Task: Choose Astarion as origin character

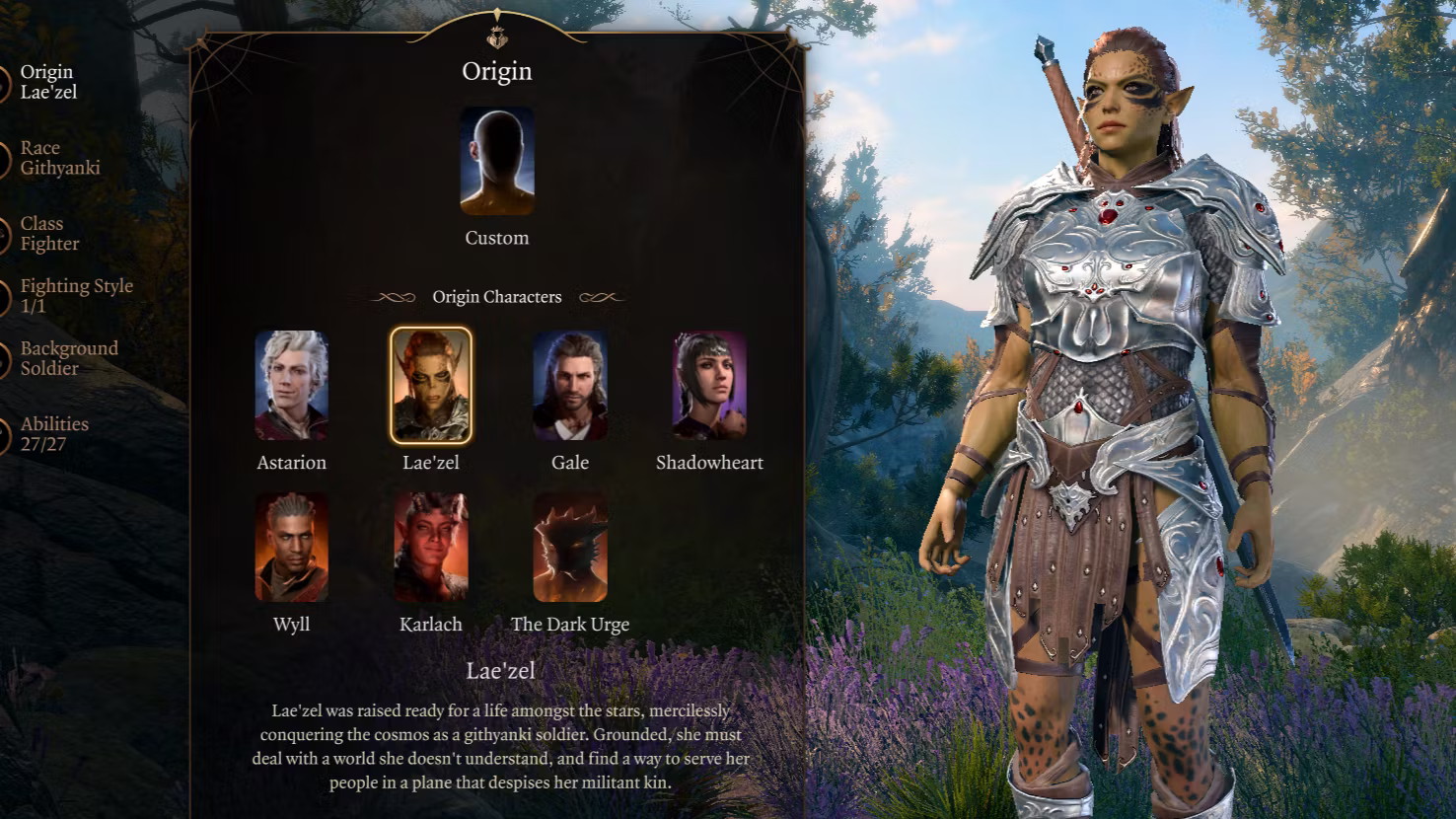Action: [291, 385]
